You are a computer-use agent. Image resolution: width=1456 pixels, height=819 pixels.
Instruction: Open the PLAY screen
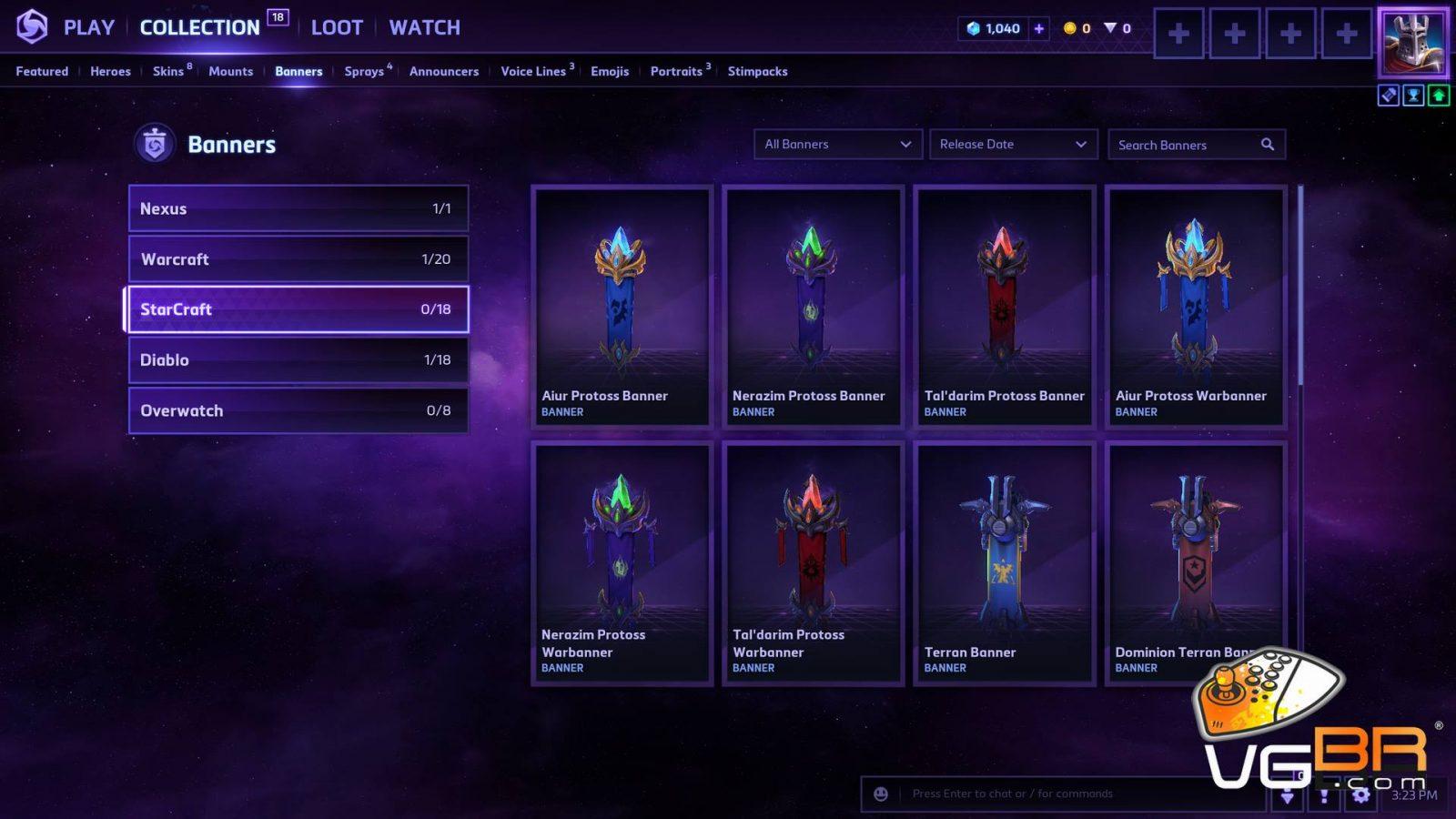88,27
